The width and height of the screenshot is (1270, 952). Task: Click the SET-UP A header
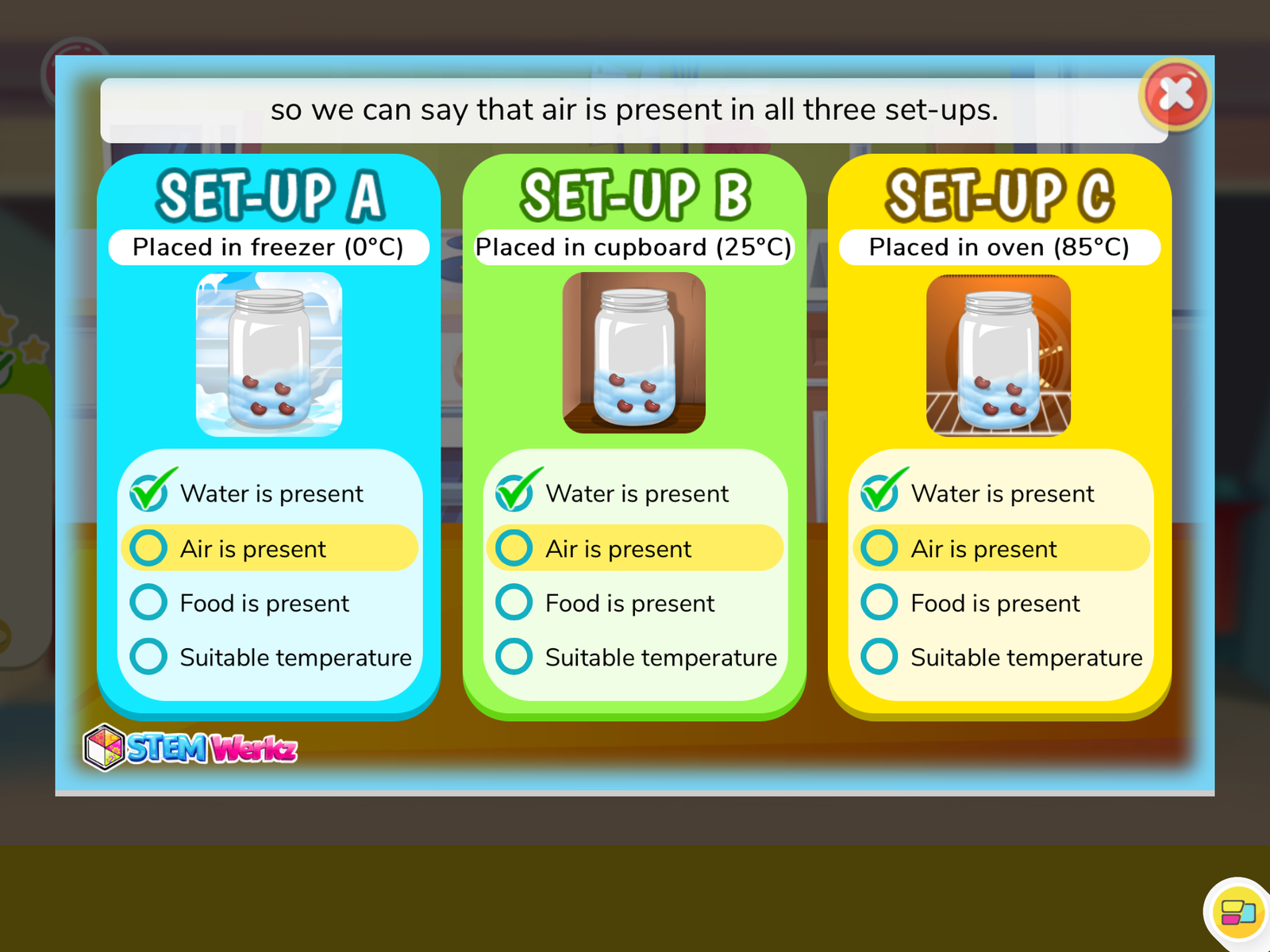pyautogui.click(x=269, y=194)
